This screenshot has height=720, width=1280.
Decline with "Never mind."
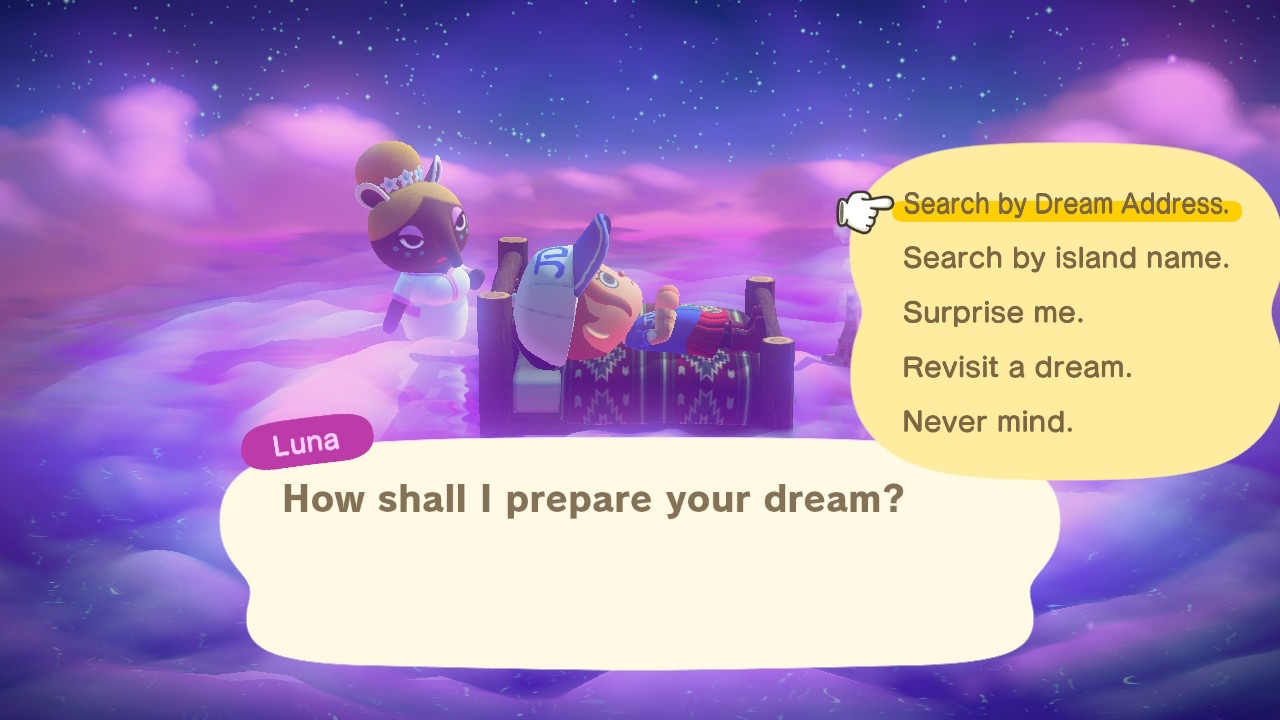(988, 422)
